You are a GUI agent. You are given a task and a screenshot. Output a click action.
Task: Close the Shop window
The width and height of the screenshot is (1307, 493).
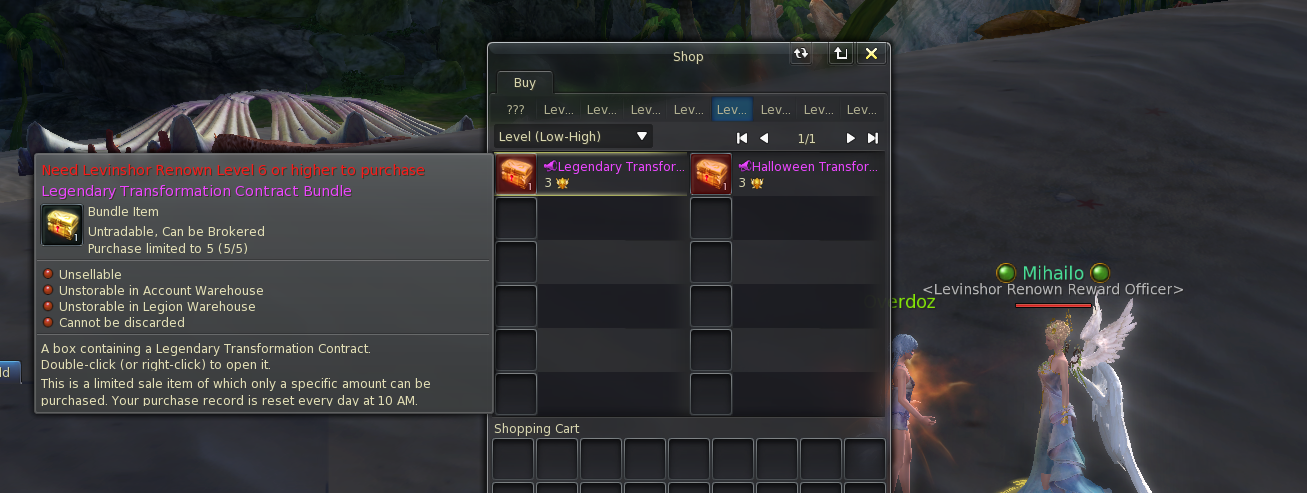(871, 54)
